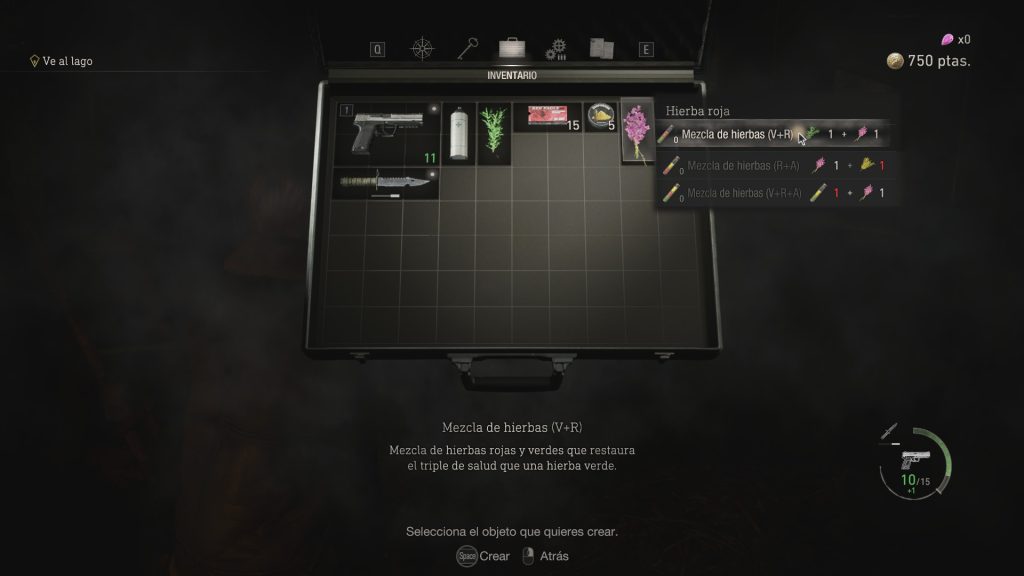Switch to the map compass tab
Image resolution: width=1024 pixels, height=576 pixels.
(x=423, y=48)
